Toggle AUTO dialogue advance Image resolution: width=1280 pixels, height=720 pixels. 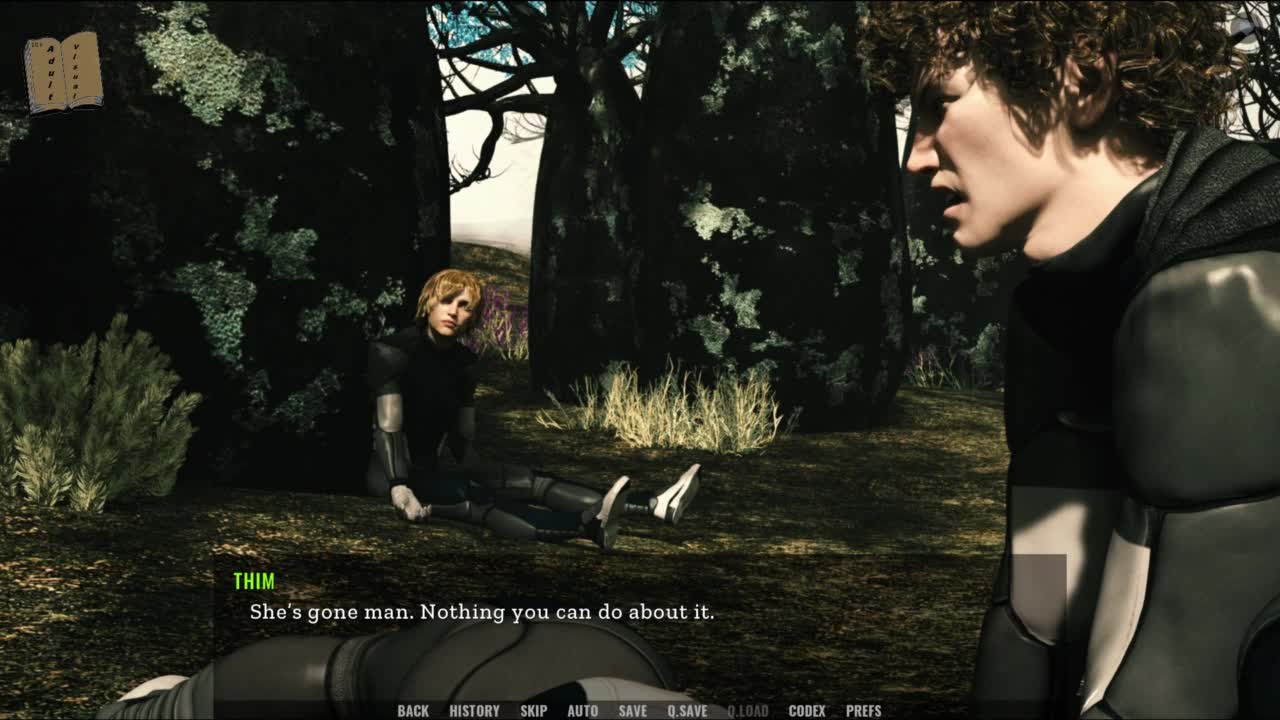point(582,711)
